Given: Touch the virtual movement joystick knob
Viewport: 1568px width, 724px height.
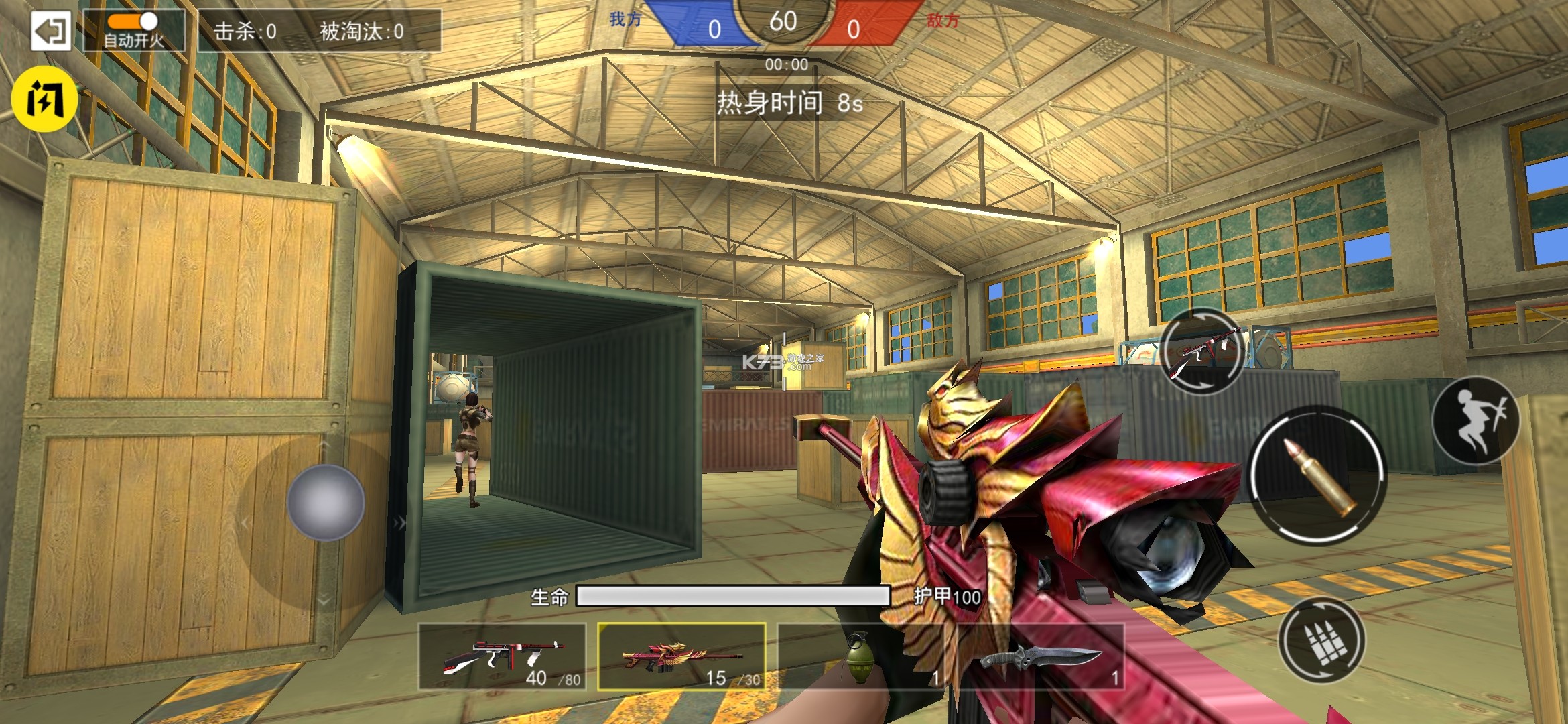Looking at the screenshot, I should 326,502.
